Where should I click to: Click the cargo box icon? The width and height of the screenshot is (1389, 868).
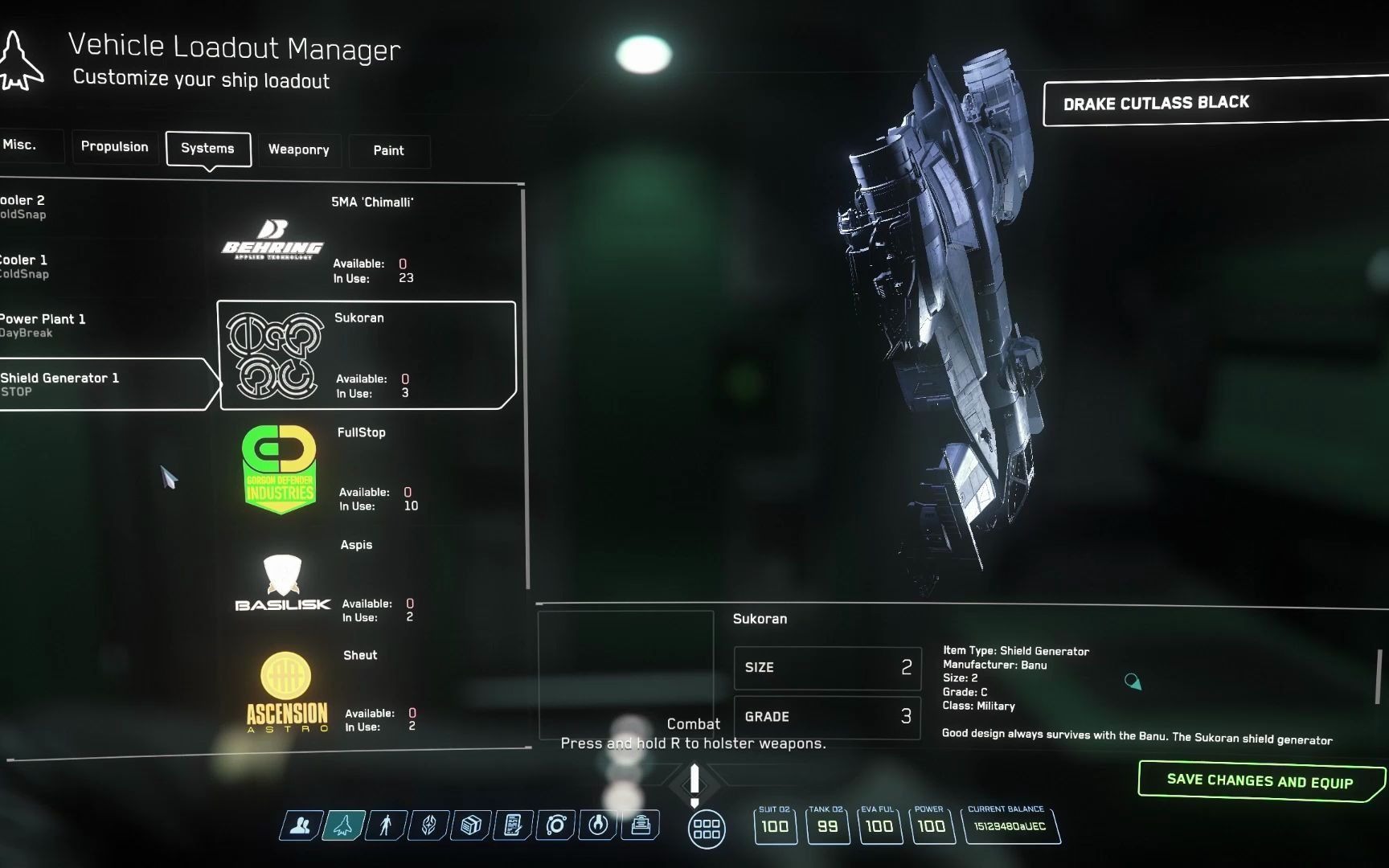point(470,825)
